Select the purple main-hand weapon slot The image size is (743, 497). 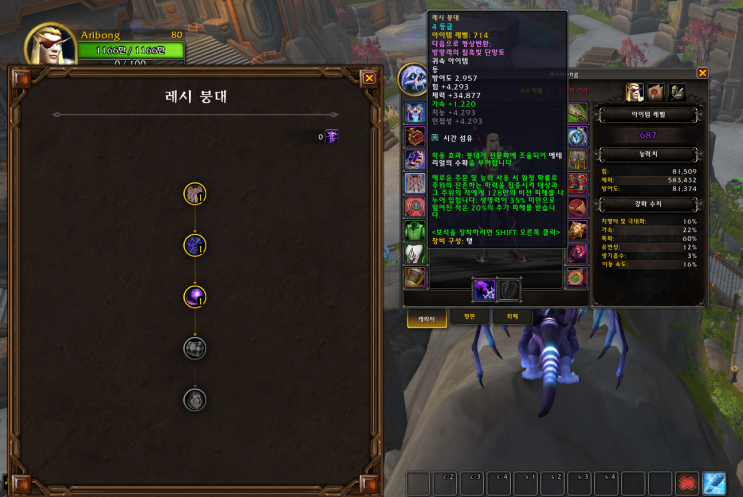(484, 290)
